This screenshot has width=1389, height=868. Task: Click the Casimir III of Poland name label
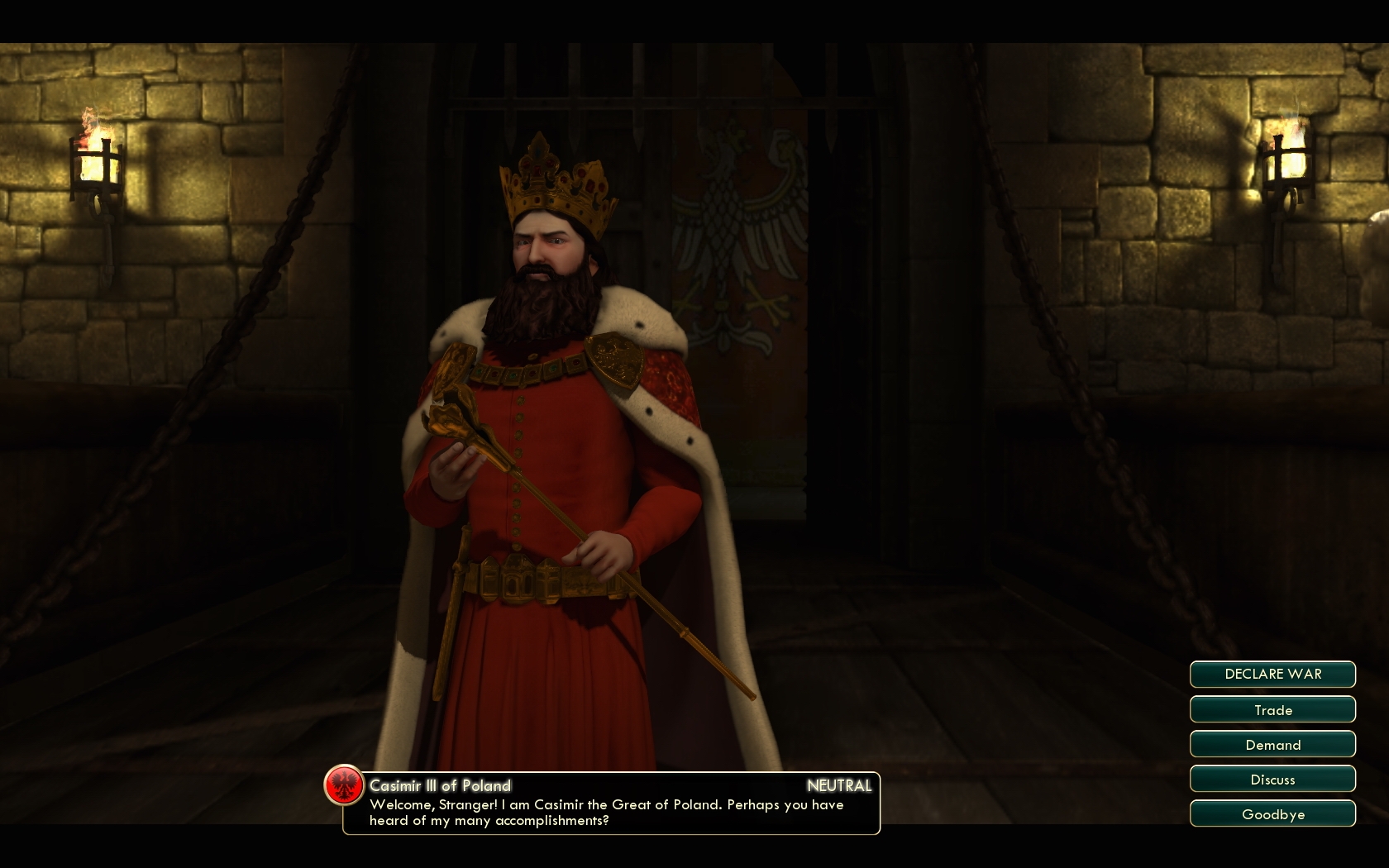click(442, 786)
